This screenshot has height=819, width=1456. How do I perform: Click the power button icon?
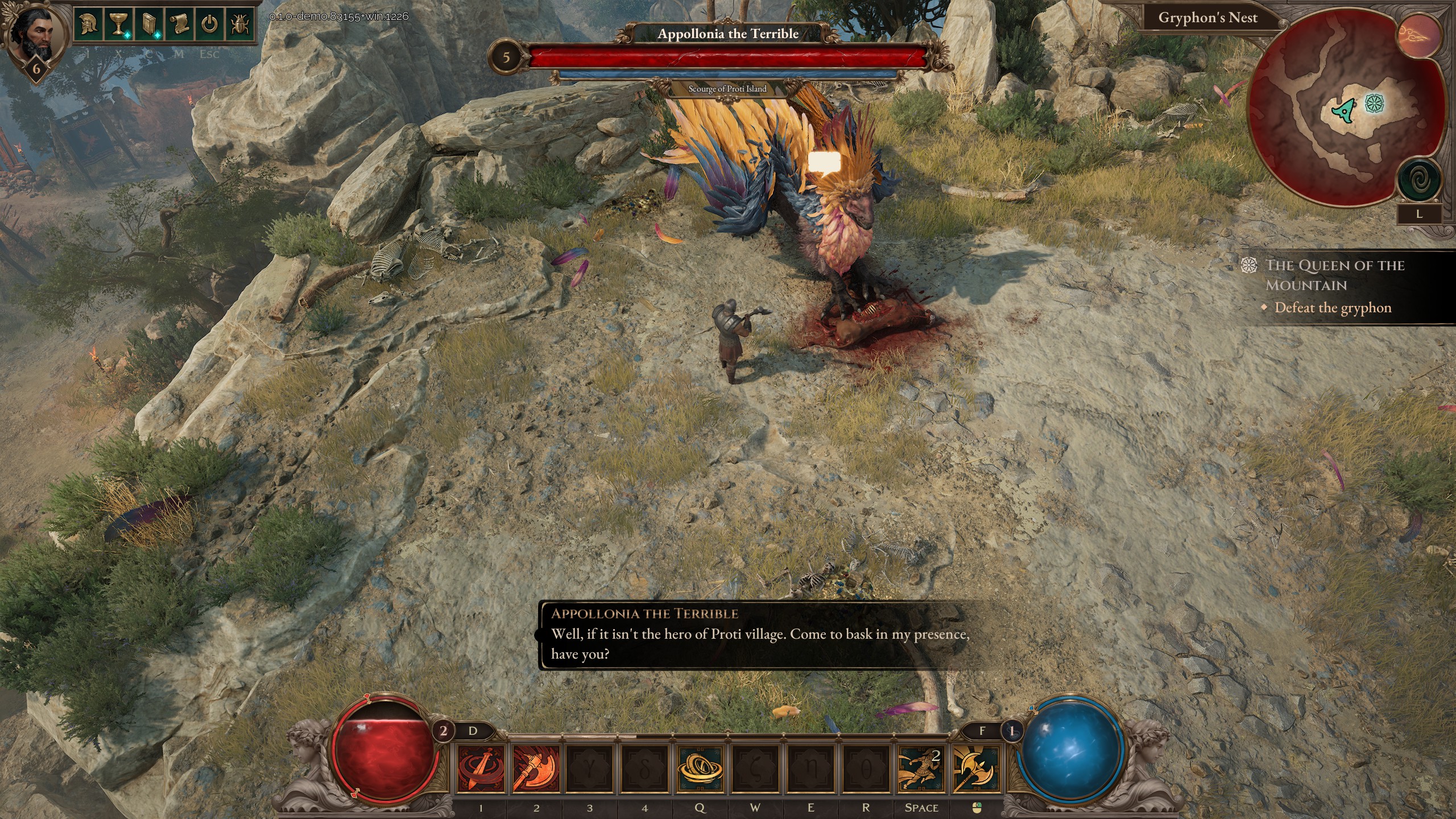pos(210,25)
